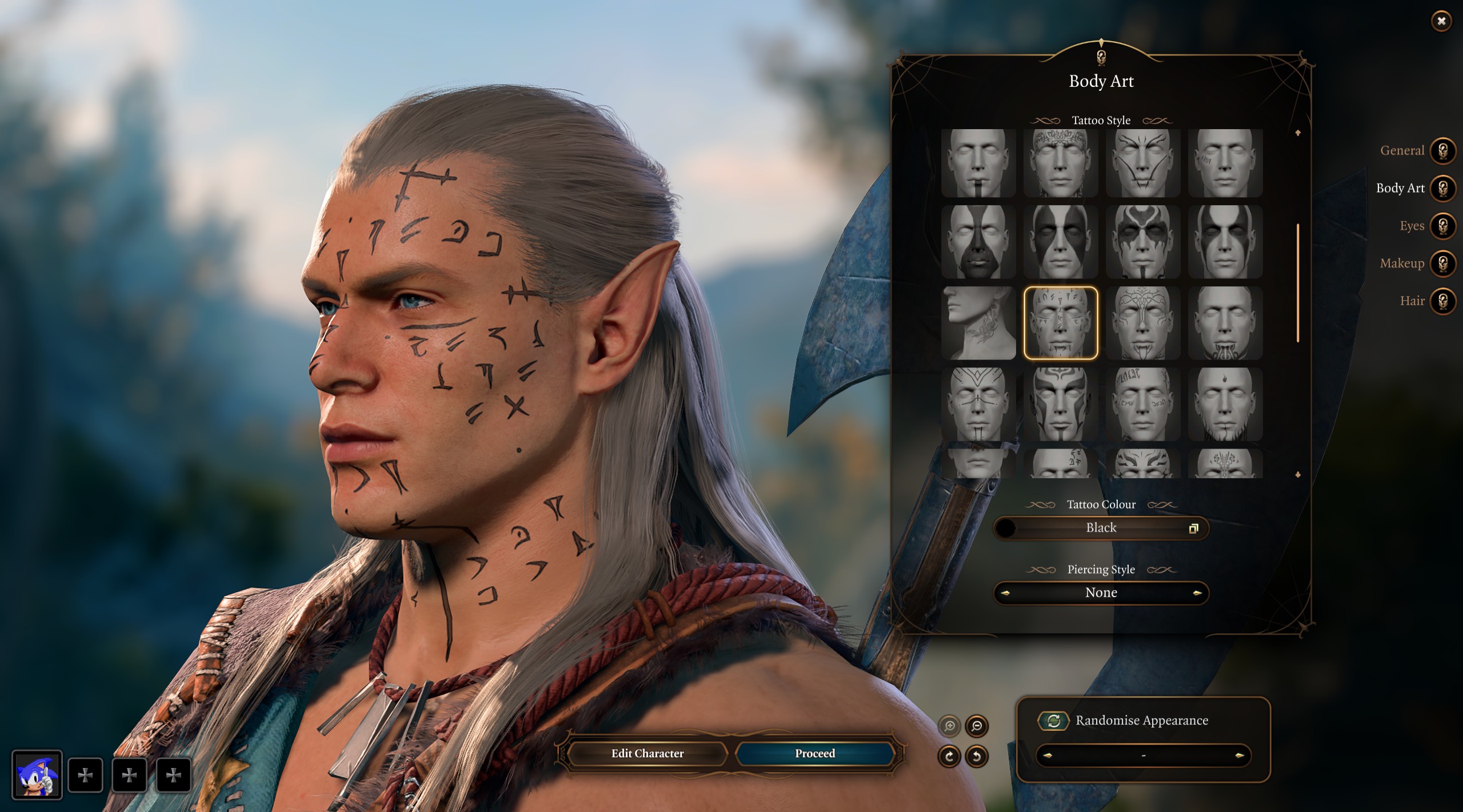Choose the previous Piercing Style
Image resolution: width=1463 pixels, height=812 pixels.
click(1005, 593)
